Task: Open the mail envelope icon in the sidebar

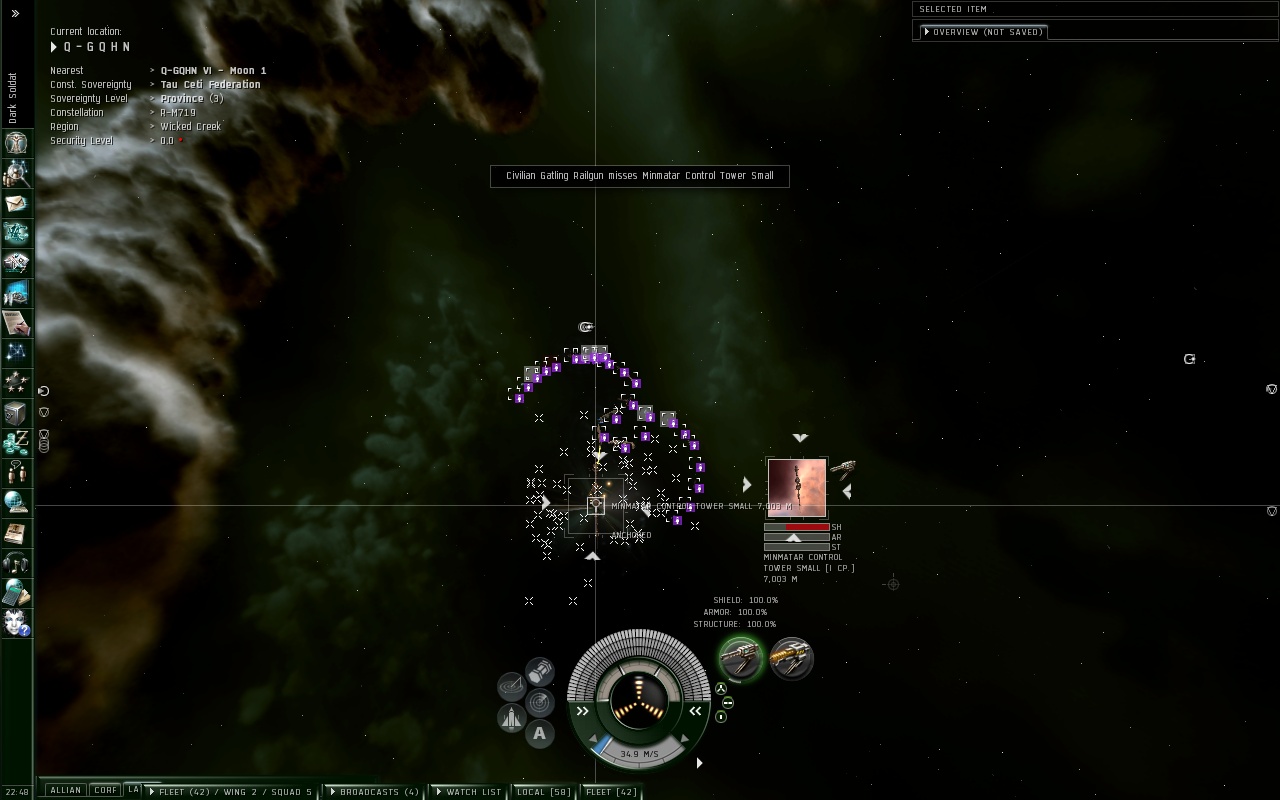Action: click(16, 204)
